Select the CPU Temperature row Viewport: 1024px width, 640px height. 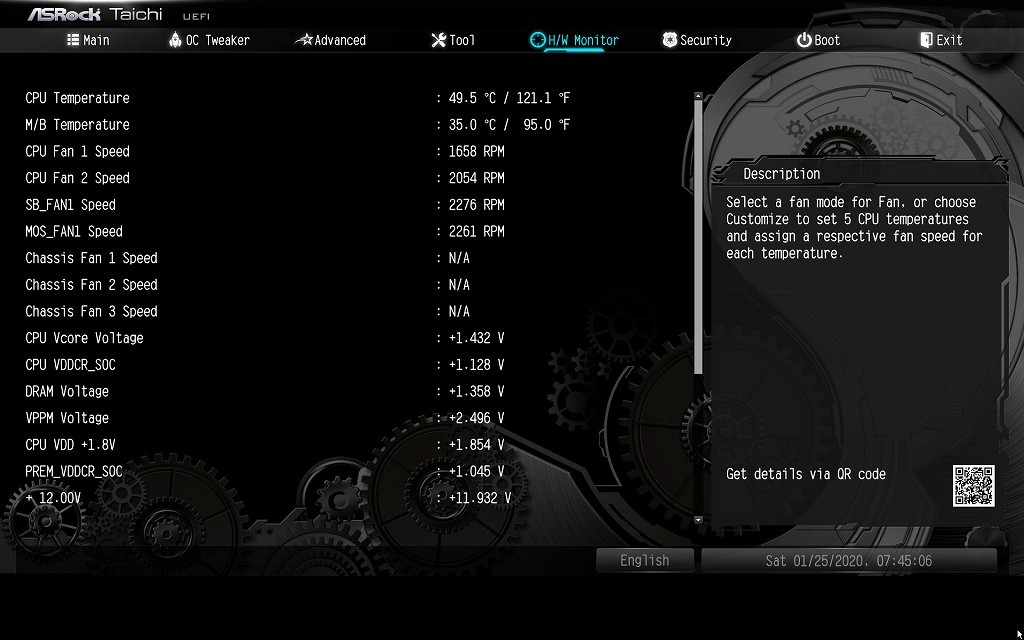pyautogui.click(x=78, y=98)
